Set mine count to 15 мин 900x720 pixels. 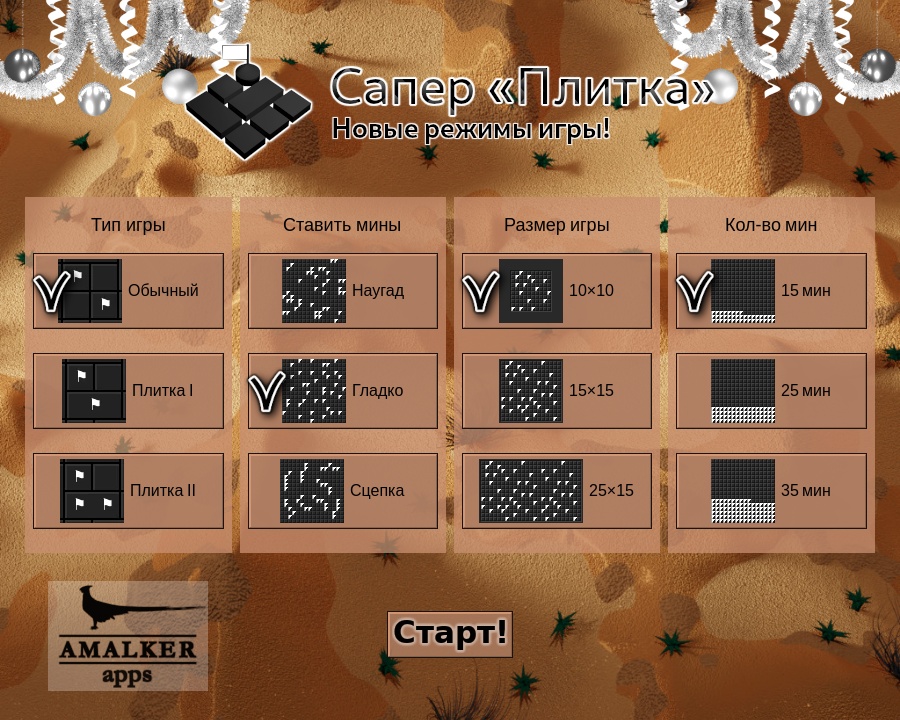pyautogui.click(x=771, y=291)
